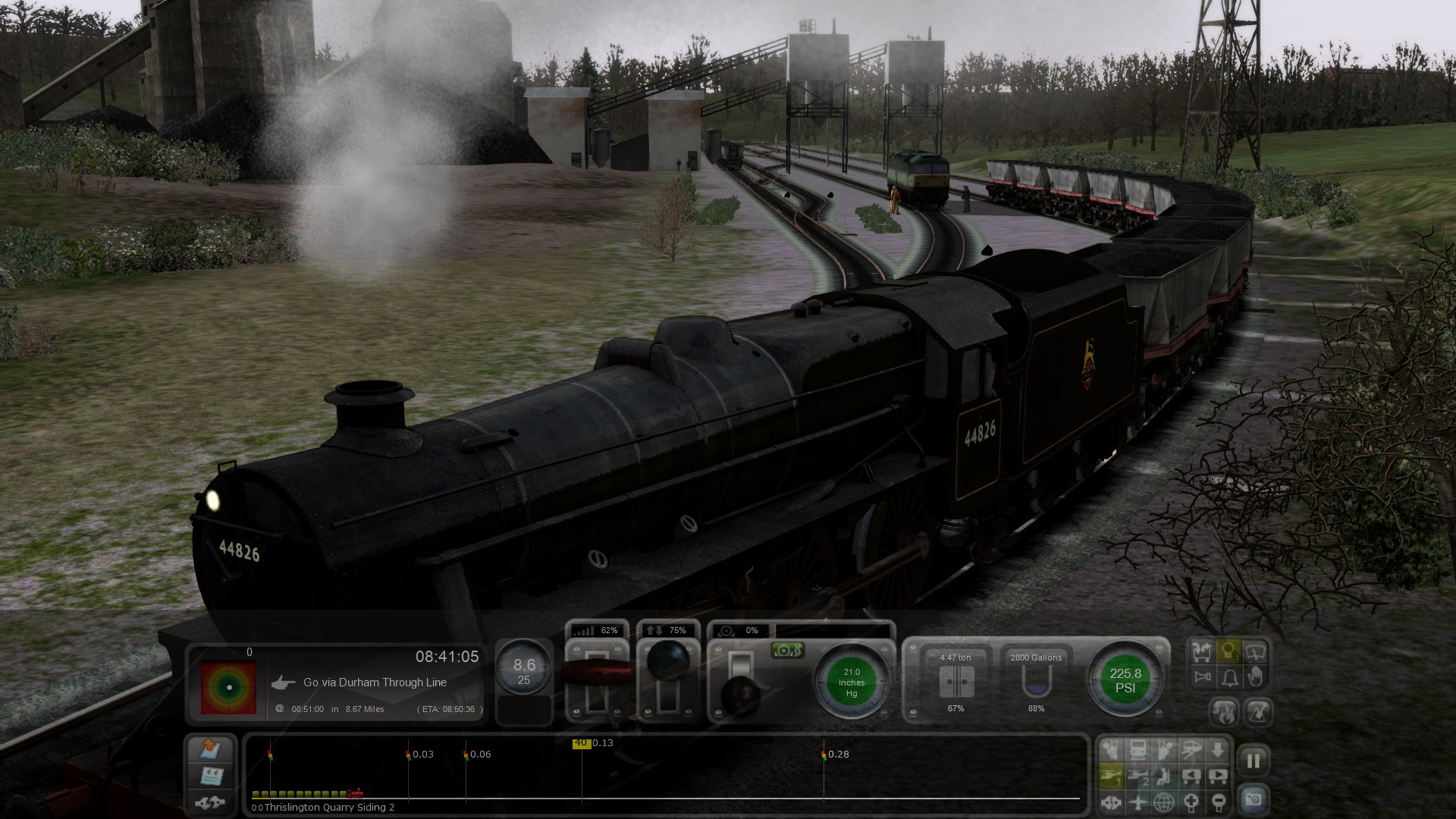Open the globe world map icon
This screenshot has width=1456, height=819.
pos(1164,802)
